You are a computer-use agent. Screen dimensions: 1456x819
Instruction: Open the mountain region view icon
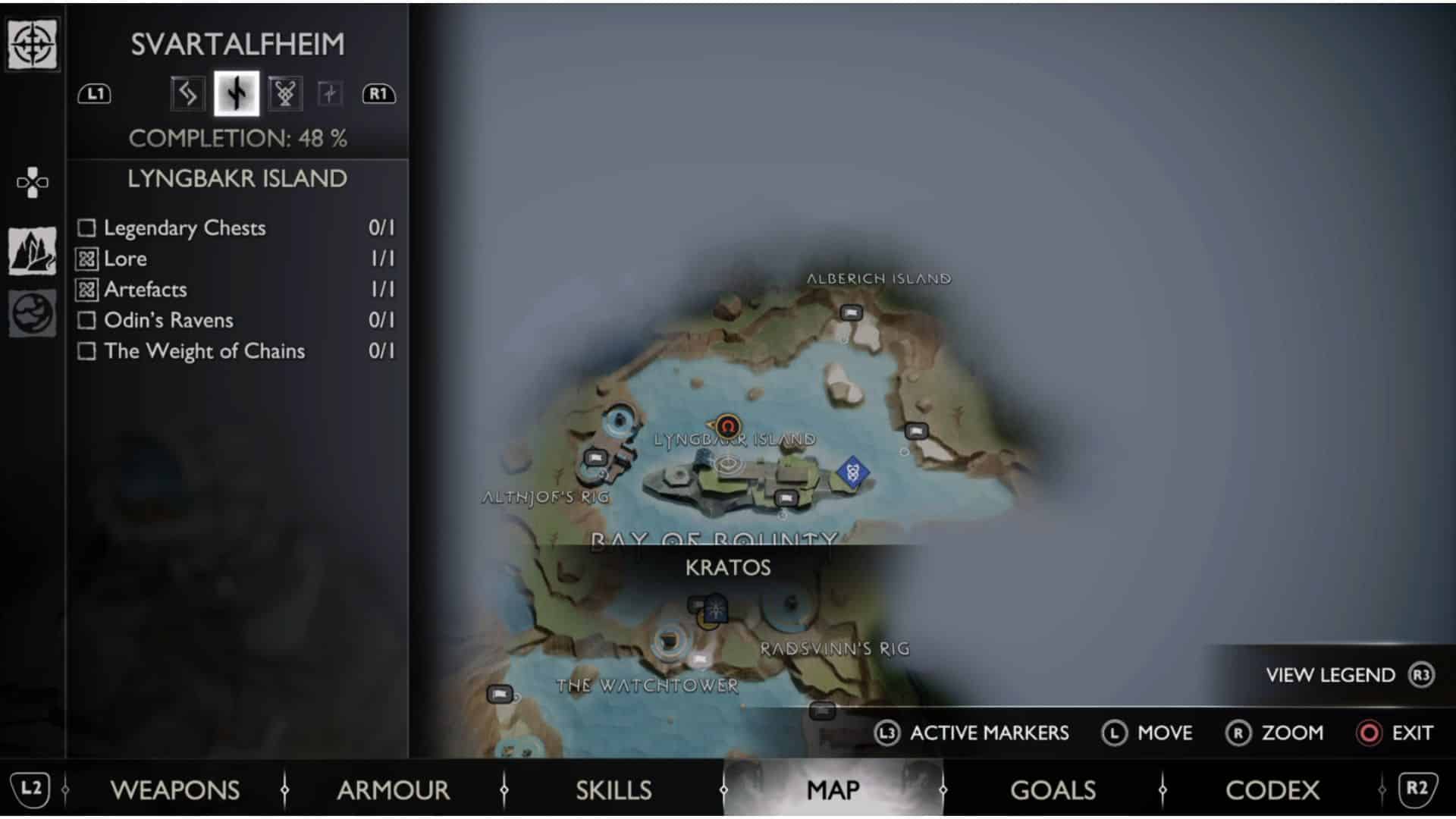point(33,251)
